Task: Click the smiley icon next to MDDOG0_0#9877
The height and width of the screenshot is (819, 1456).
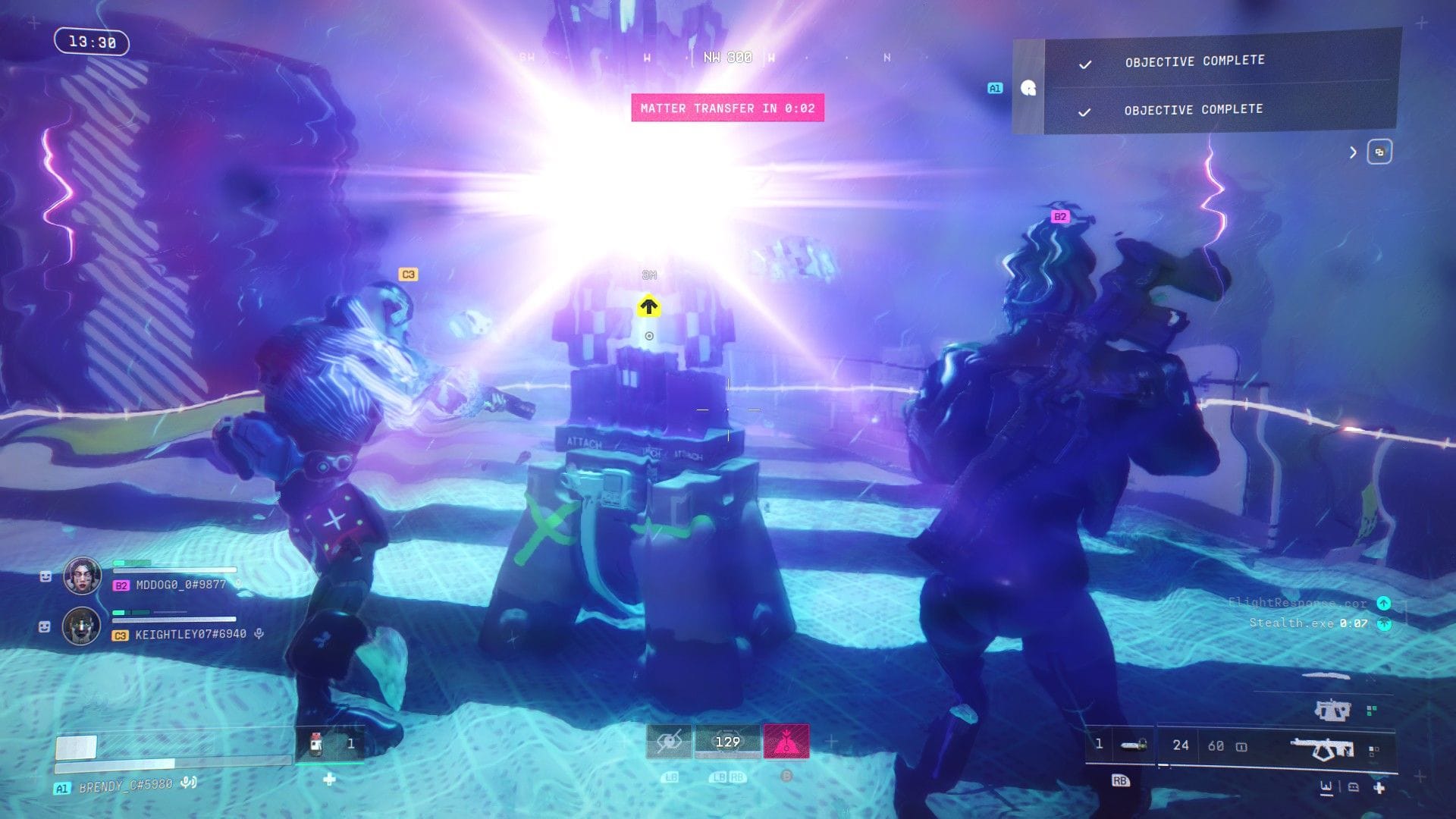Action: point(45,576)
